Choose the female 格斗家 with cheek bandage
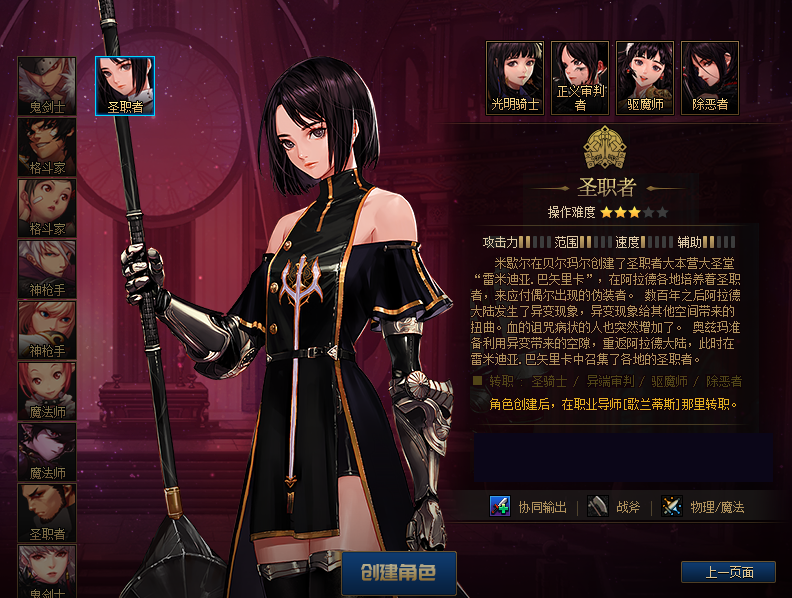The height and width of the screenshot is (598, 792). pyautogui.click(x=47, y=207)
